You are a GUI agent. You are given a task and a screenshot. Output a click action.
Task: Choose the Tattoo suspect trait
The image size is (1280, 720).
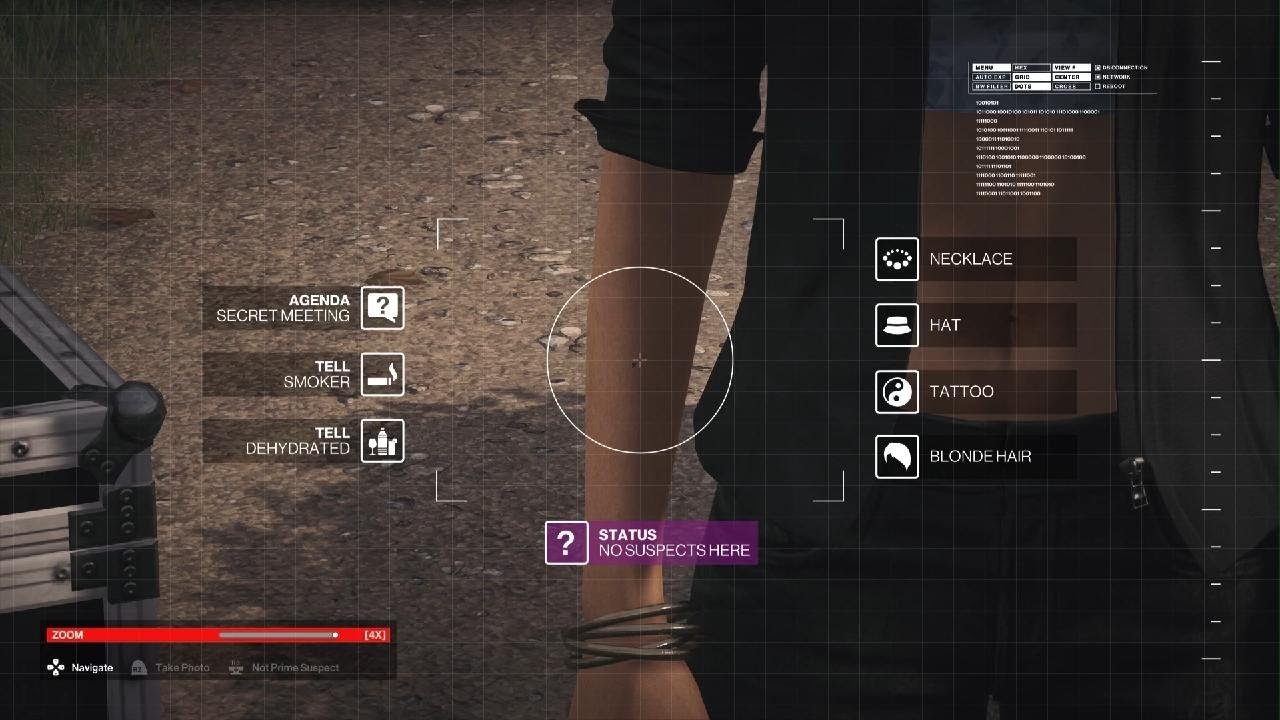(975, 391)
